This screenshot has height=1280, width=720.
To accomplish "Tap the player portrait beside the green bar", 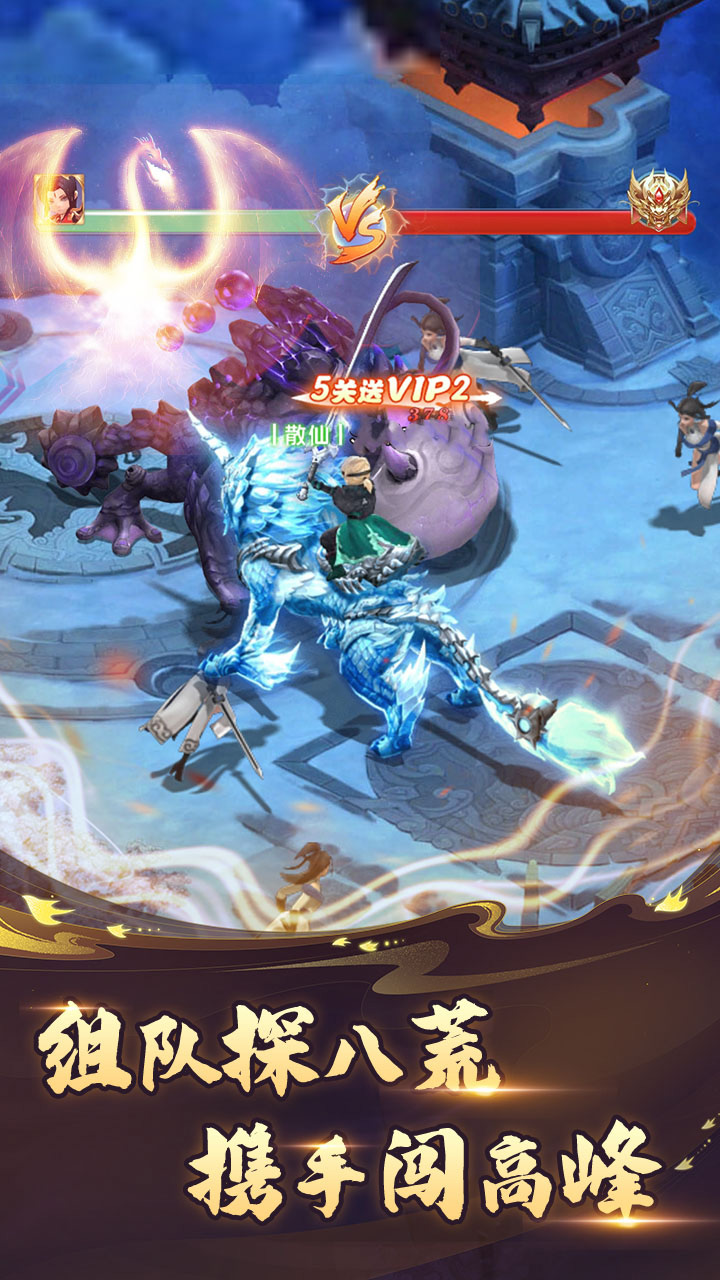I will [60, 200].
